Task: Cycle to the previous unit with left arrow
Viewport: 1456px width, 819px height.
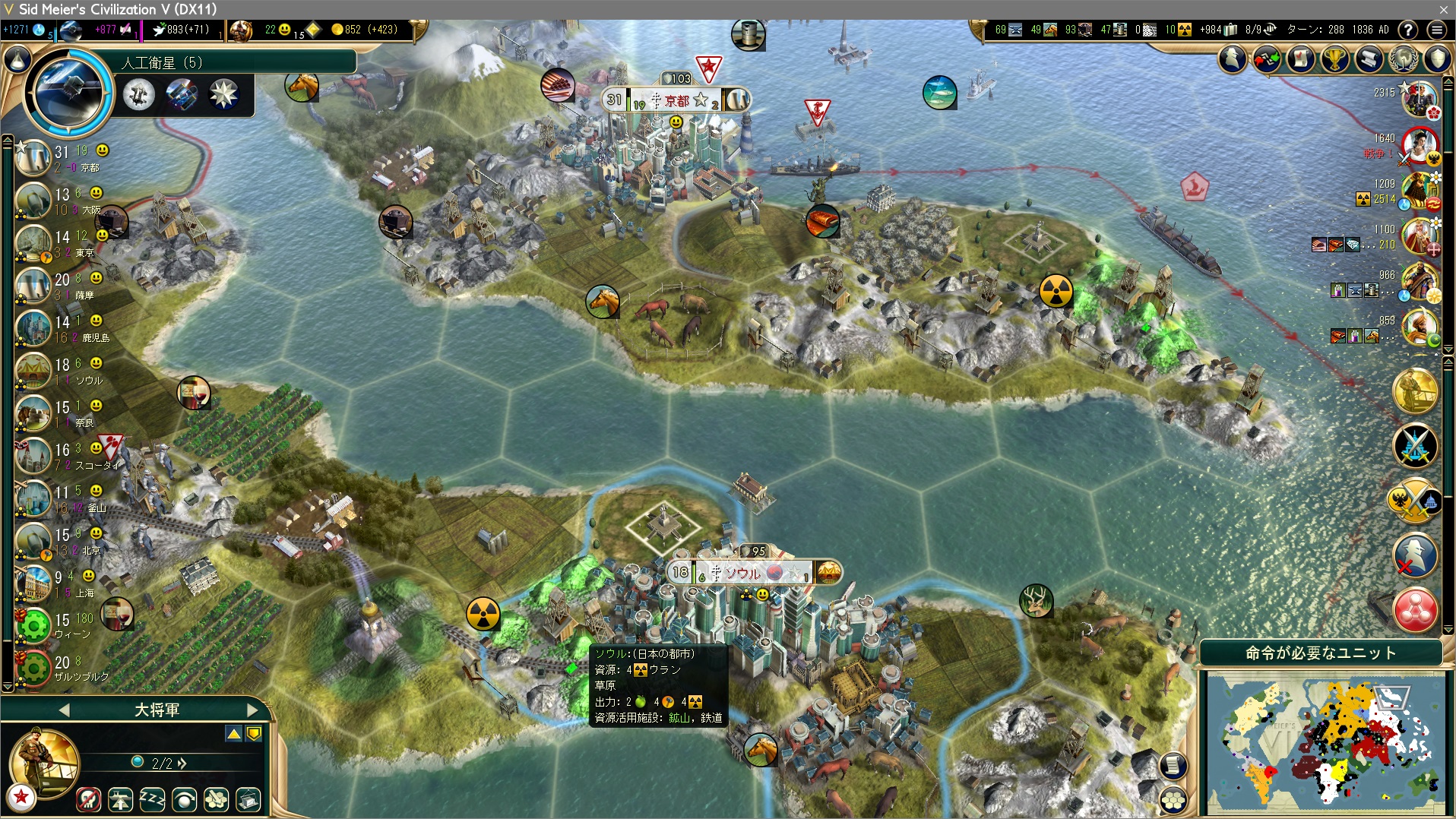Action: [64, 710]
